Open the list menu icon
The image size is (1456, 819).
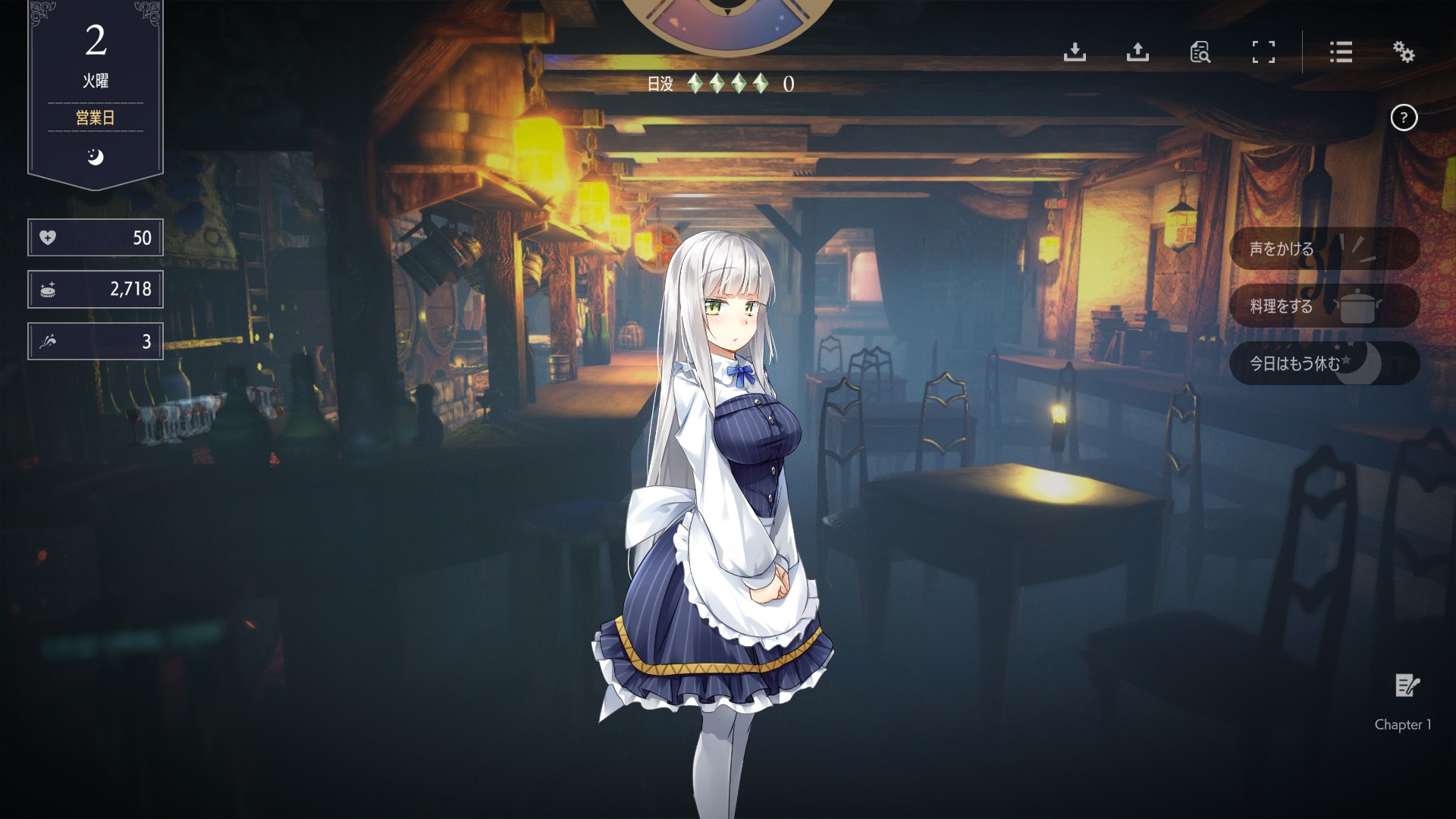pos(1341,52)
